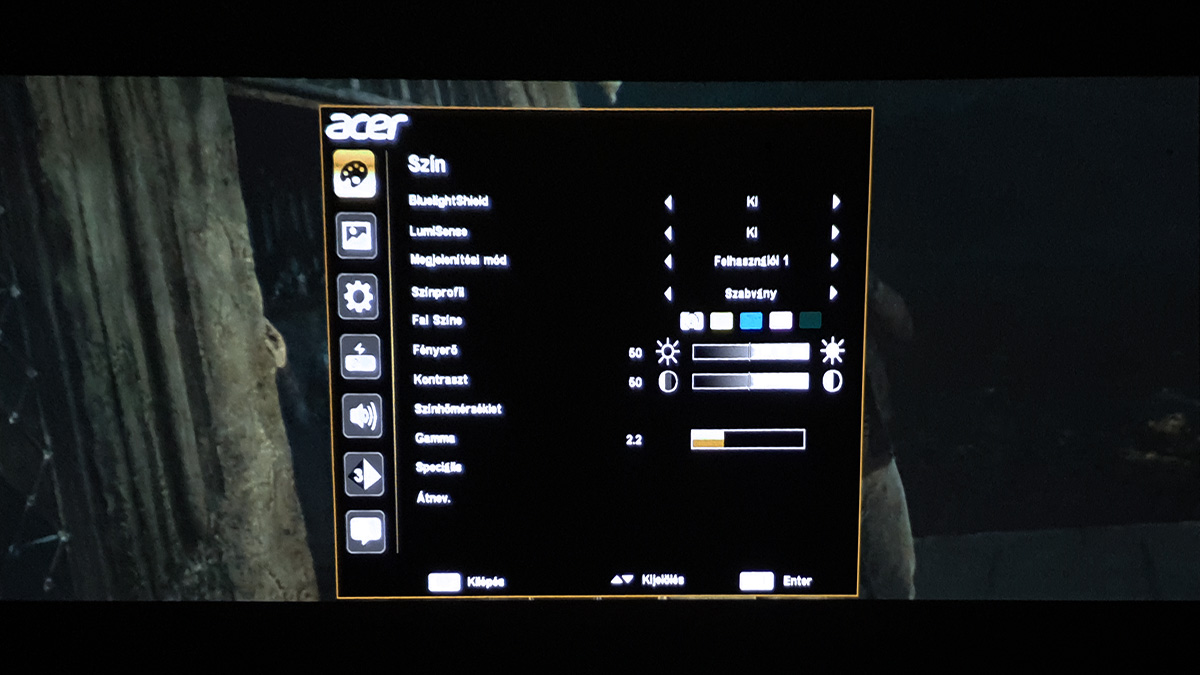Switch to the speaker audio tab

pyautogui.click(x=362, y=415)
